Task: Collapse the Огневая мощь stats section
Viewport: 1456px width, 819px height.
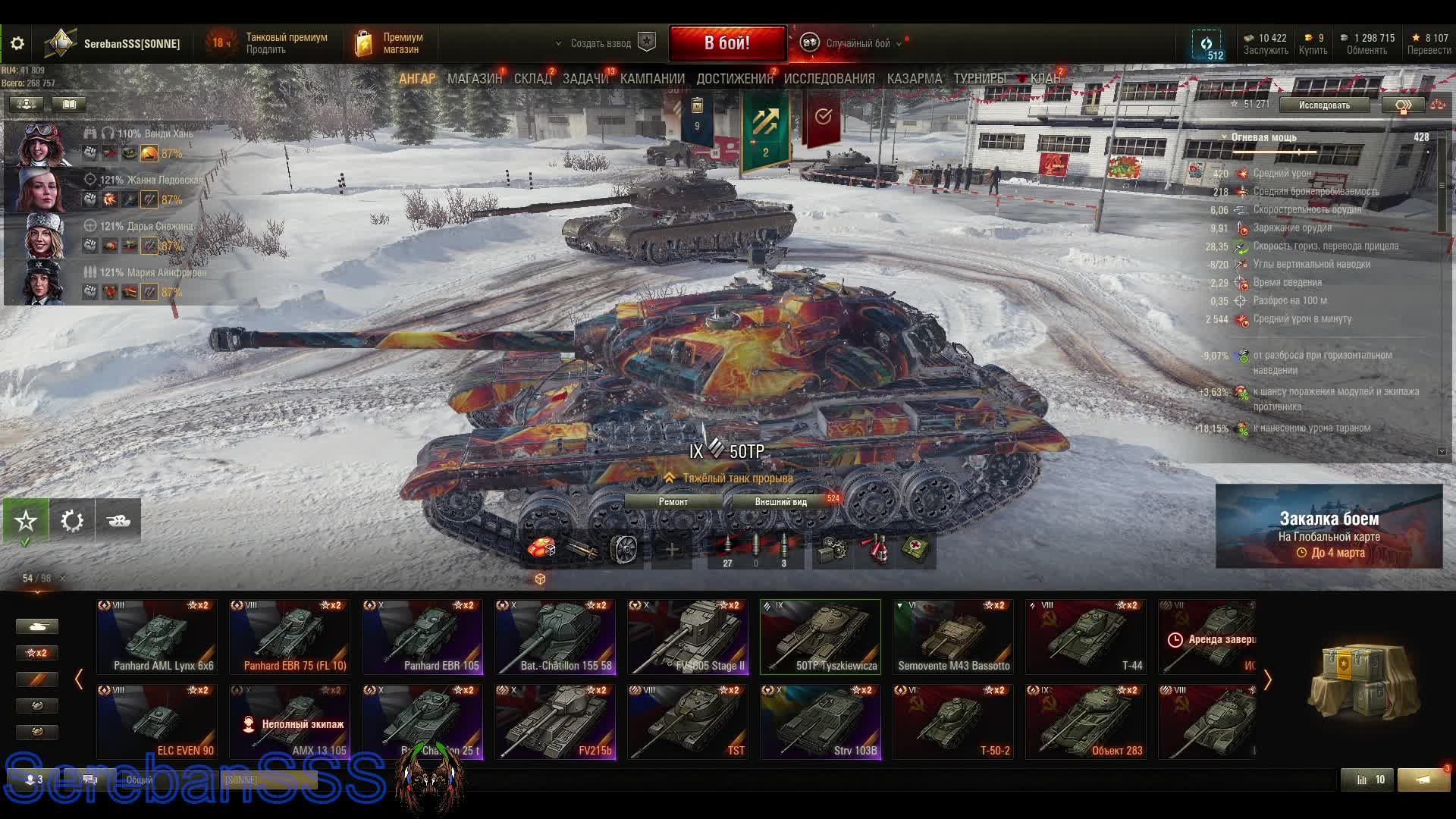Action: tap(1225, 136)
